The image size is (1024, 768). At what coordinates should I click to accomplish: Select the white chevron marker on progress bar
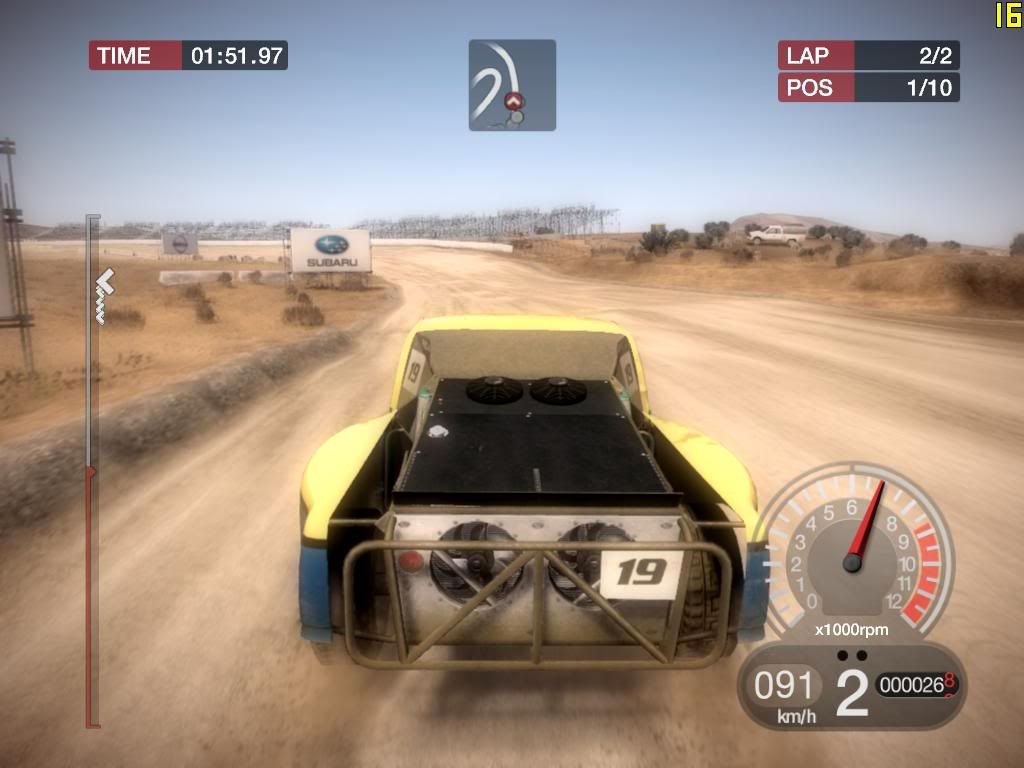(x=104, y=284)
